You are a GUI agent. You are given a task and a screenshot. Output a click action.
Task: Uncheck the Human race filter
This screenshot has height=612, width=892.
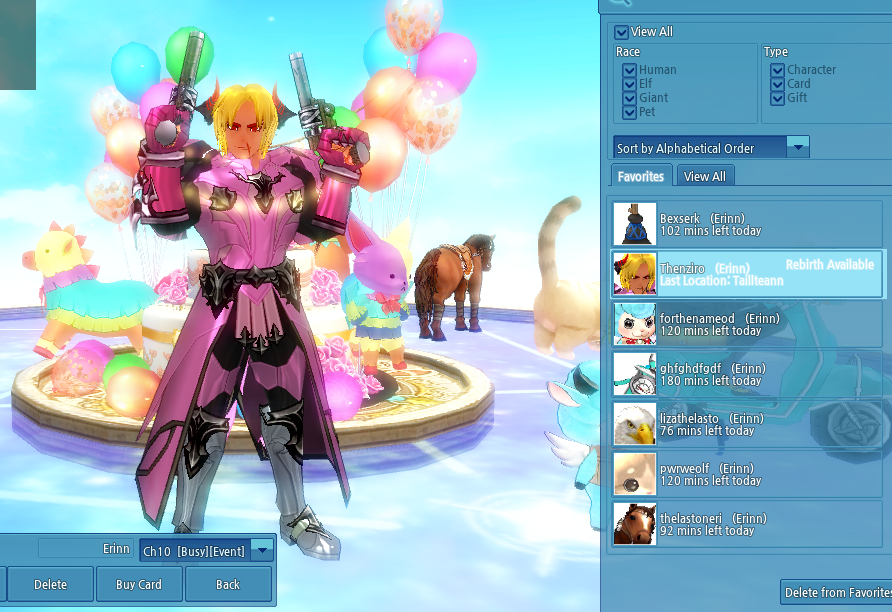629,70
